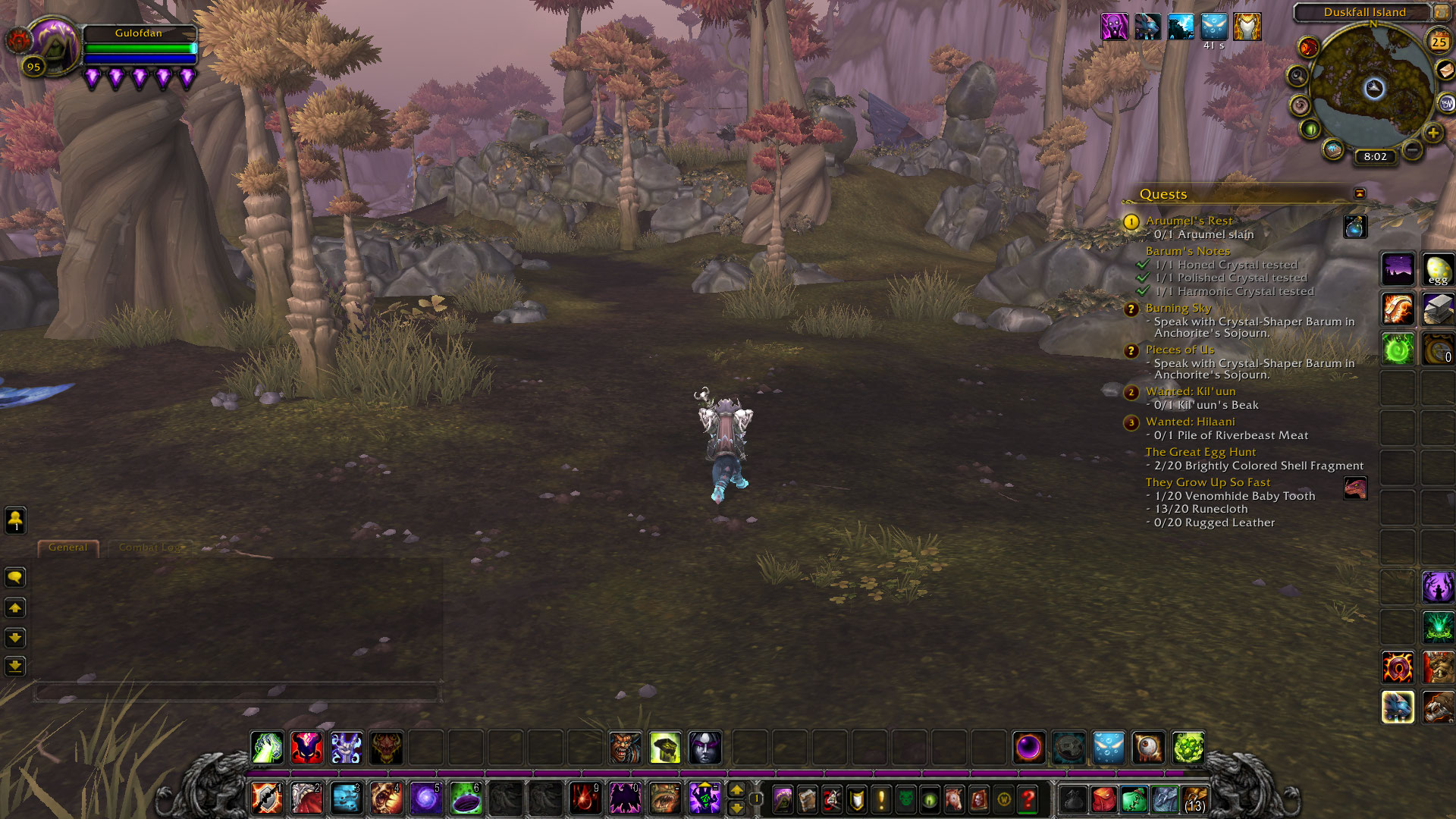The height and width of the screenshot is (819, 1456).
Task: Switch to the Combat Log chat tab
Action: point(151,548)
